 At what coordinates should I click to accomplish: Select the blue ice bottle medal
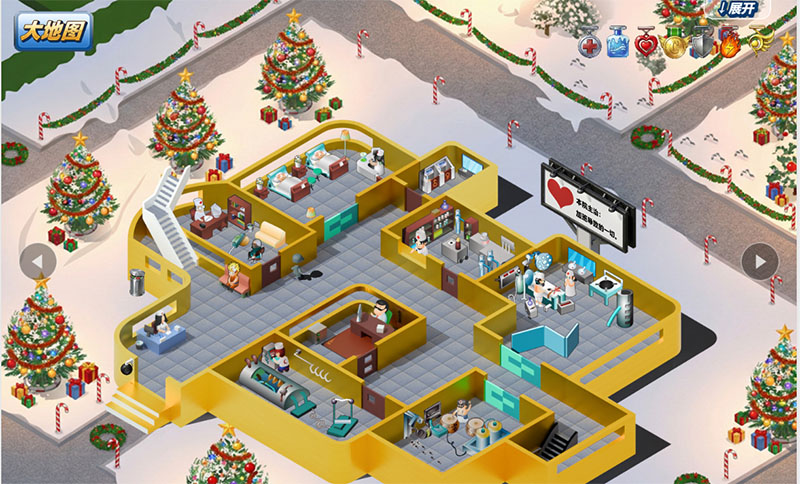[x=619, y=43]
